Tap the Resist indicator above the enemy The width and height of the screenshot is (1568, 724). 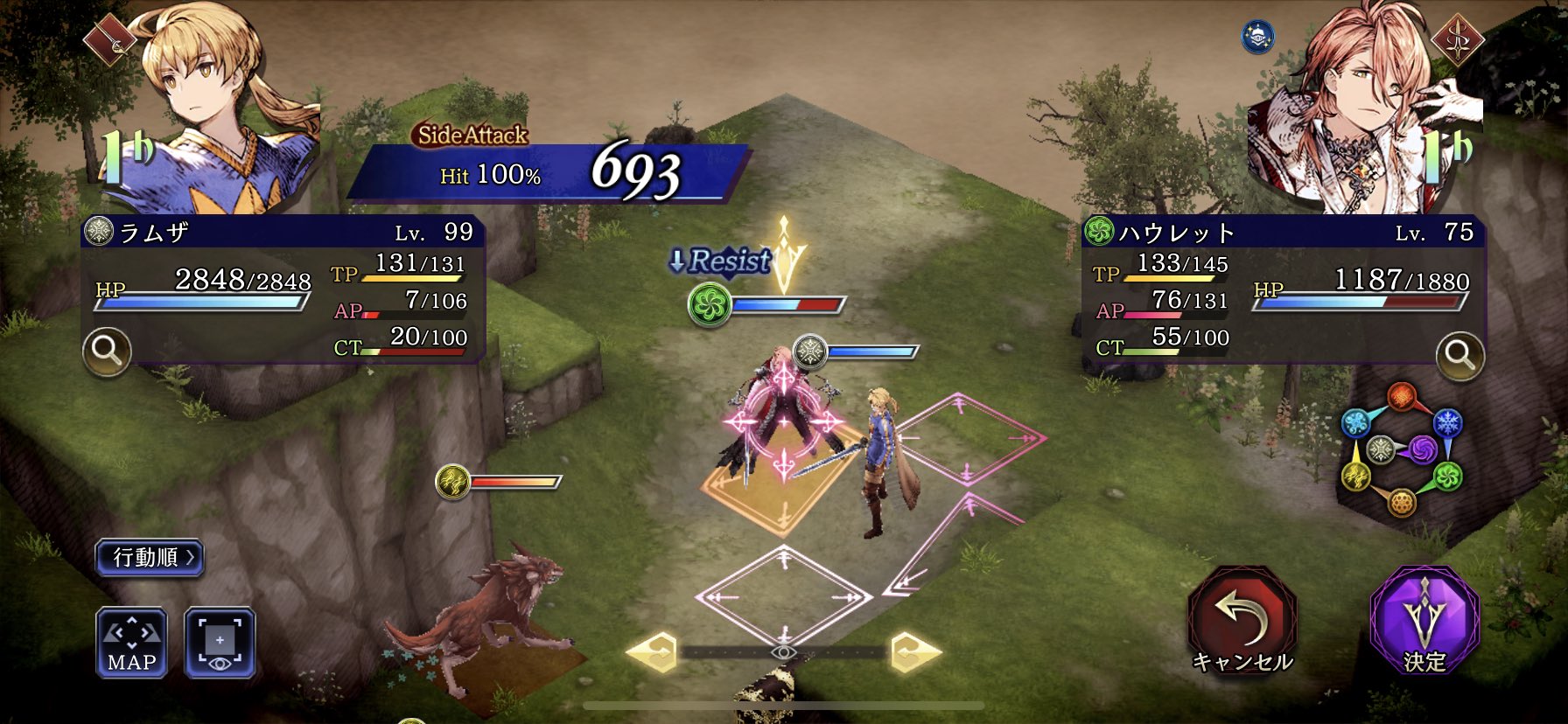coord(723,261)
